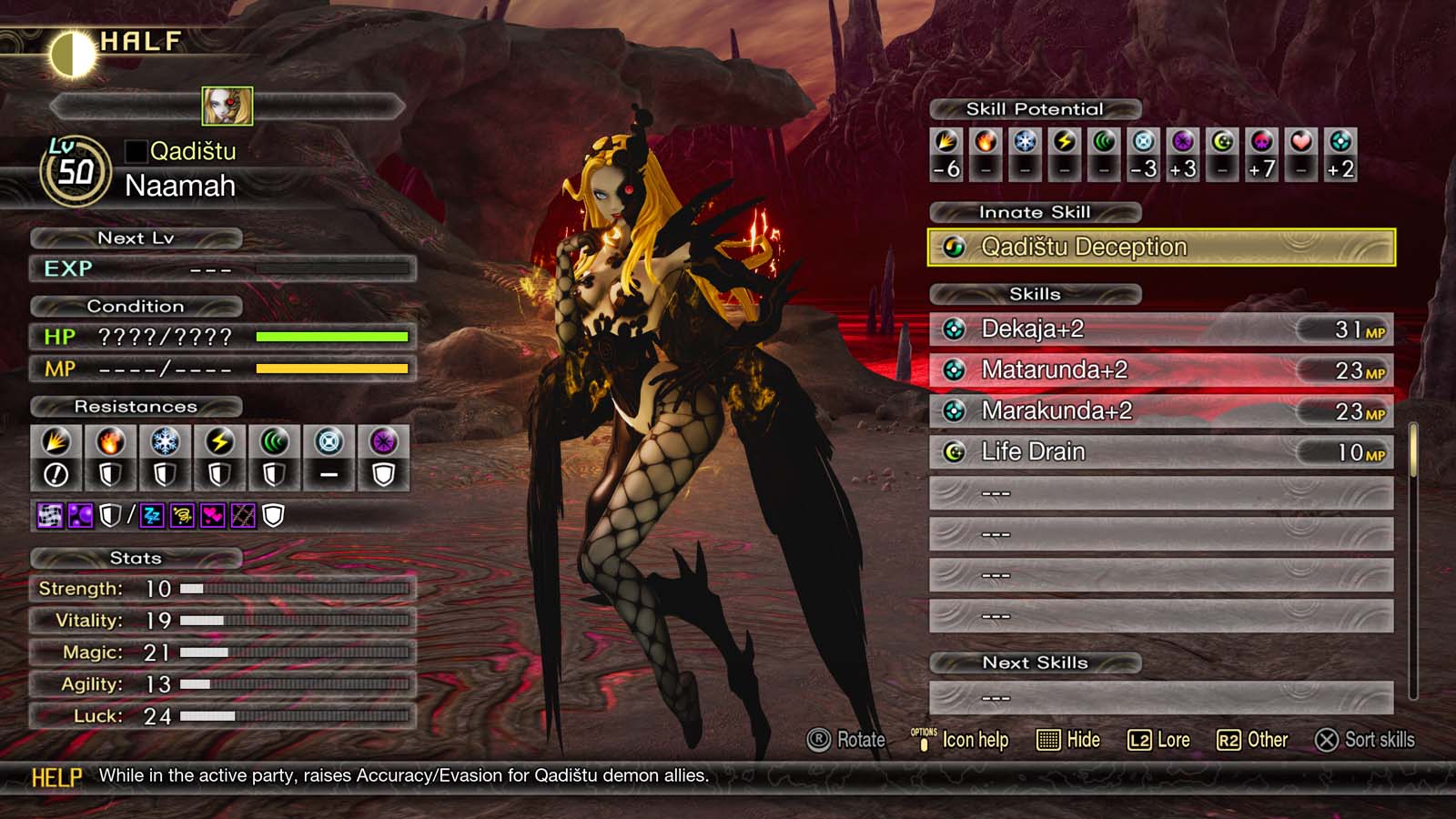
Task: Select the Ice skill potential icon
Action: pyautogui.click(x=1023, y=146)
